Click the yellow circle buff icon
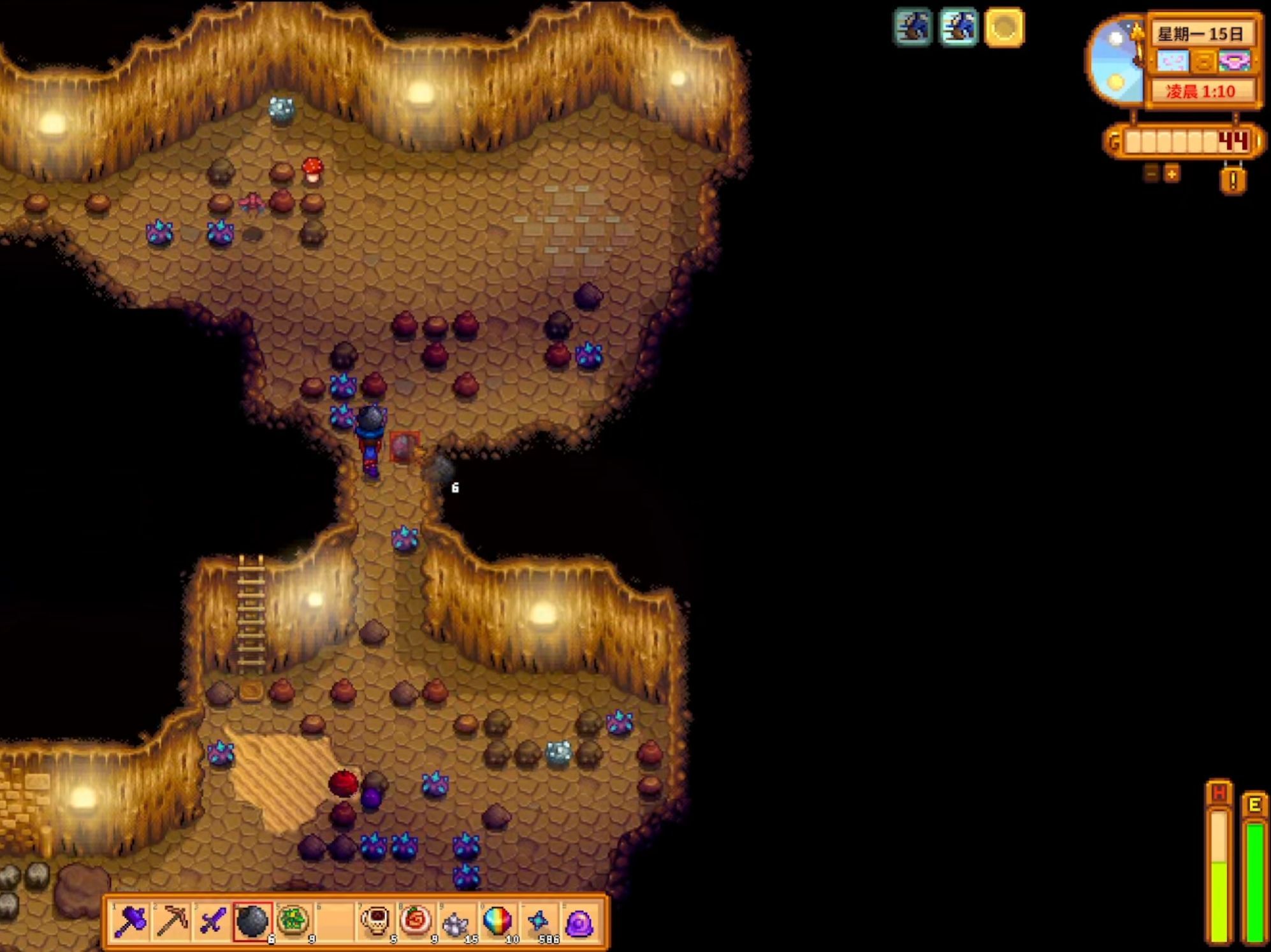This screenshot has height=952, width=1271. coord(1004,27)
